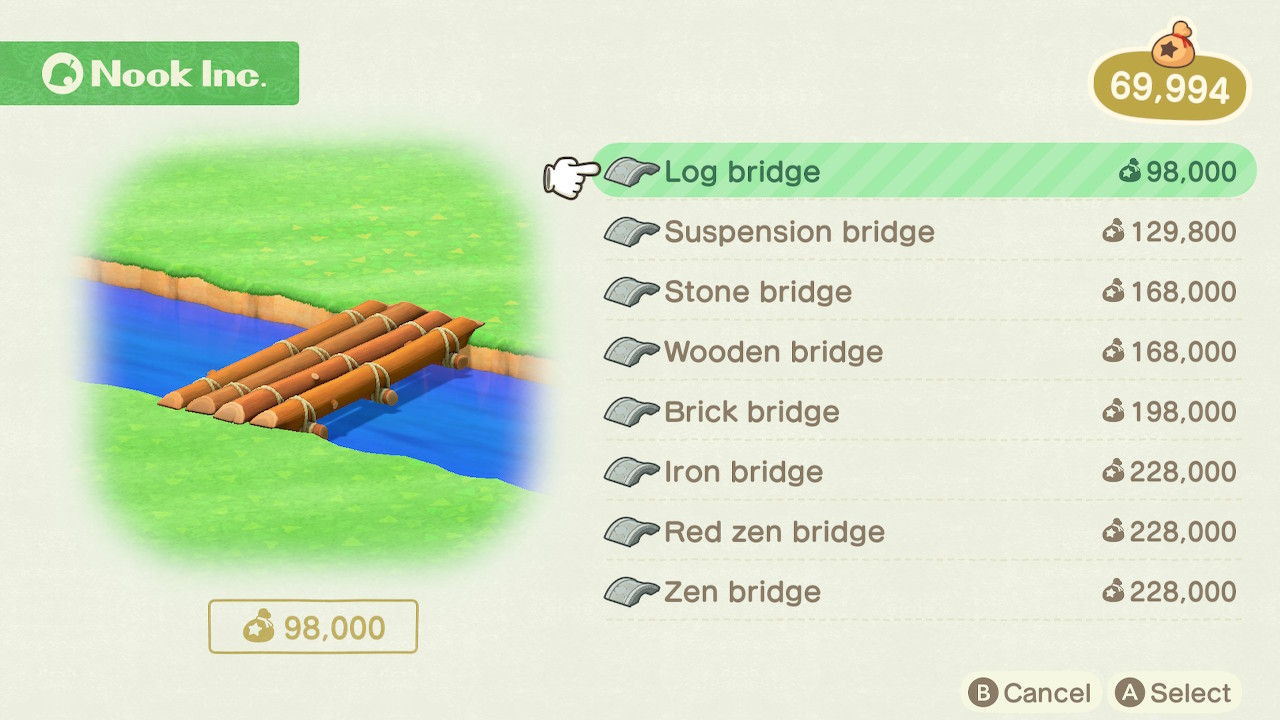The height and width of the screenshot is (720, 1280).
Task: Click the Wooden bridge blueprint icon
Action: coord(630,352)
